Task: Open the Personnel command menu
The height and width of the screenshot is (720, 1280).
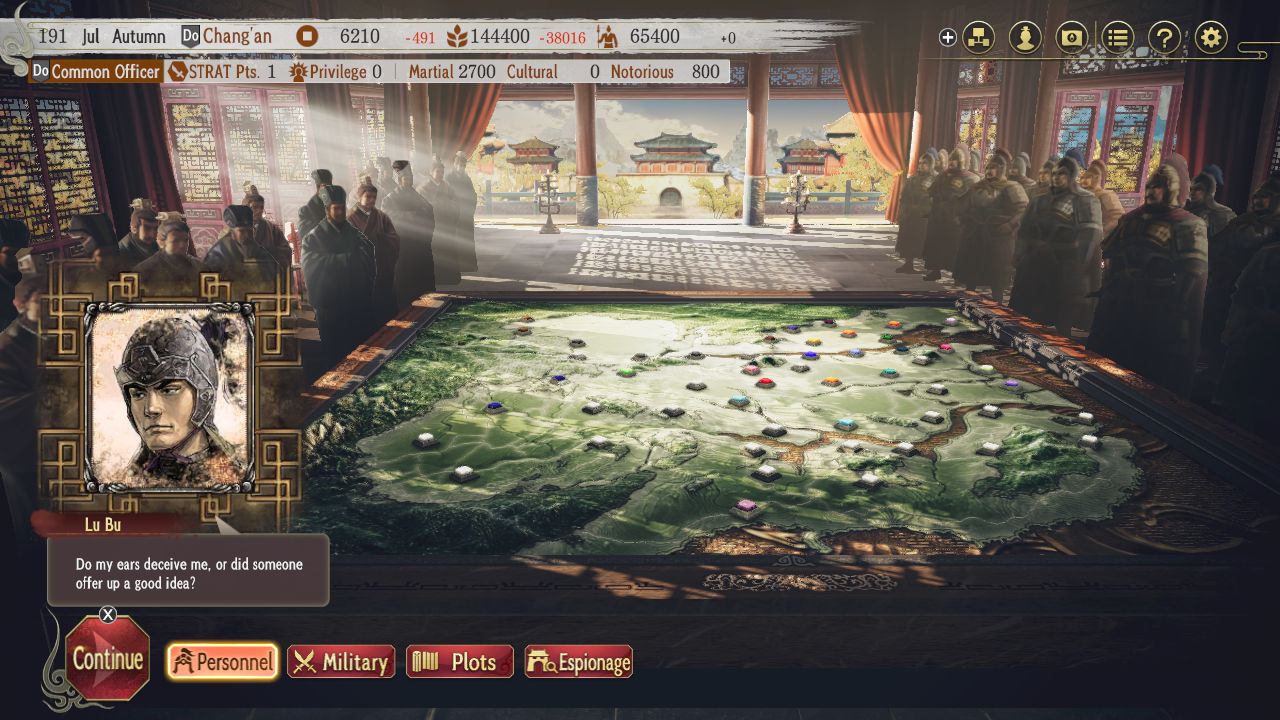Action: point(221,661)
